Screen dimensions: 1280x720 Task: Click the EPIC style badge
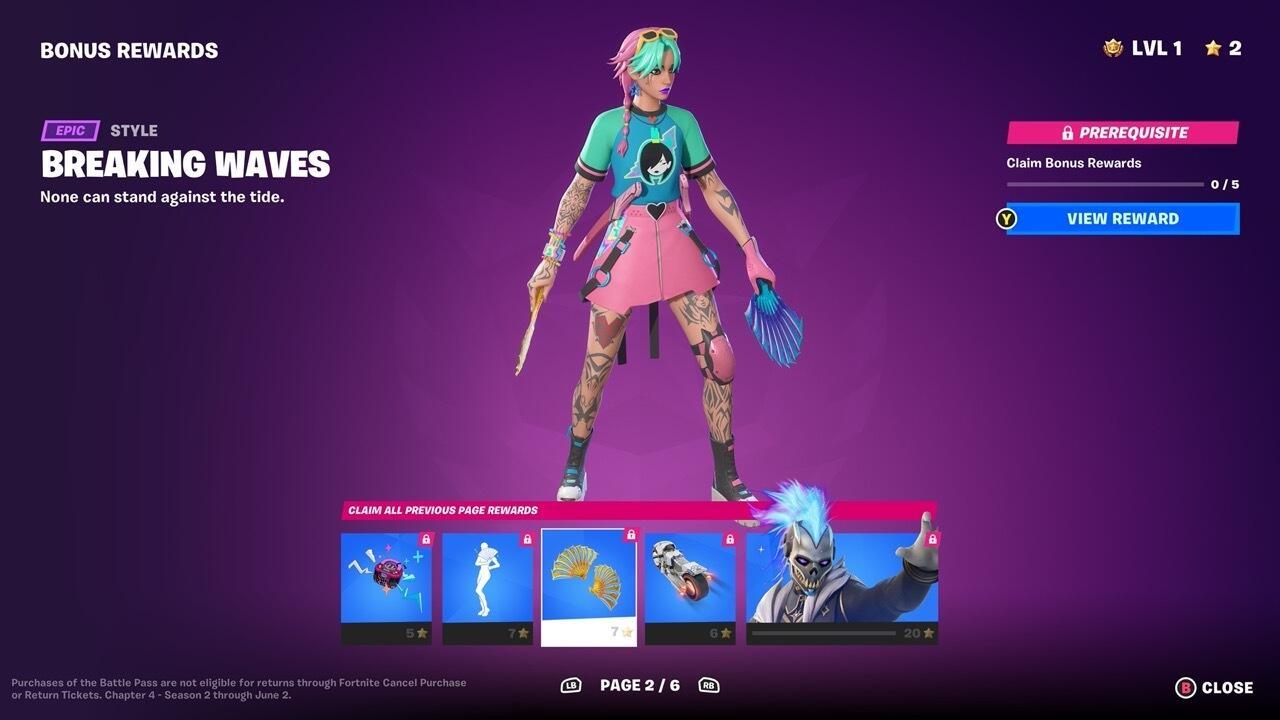tap(69, 130)
